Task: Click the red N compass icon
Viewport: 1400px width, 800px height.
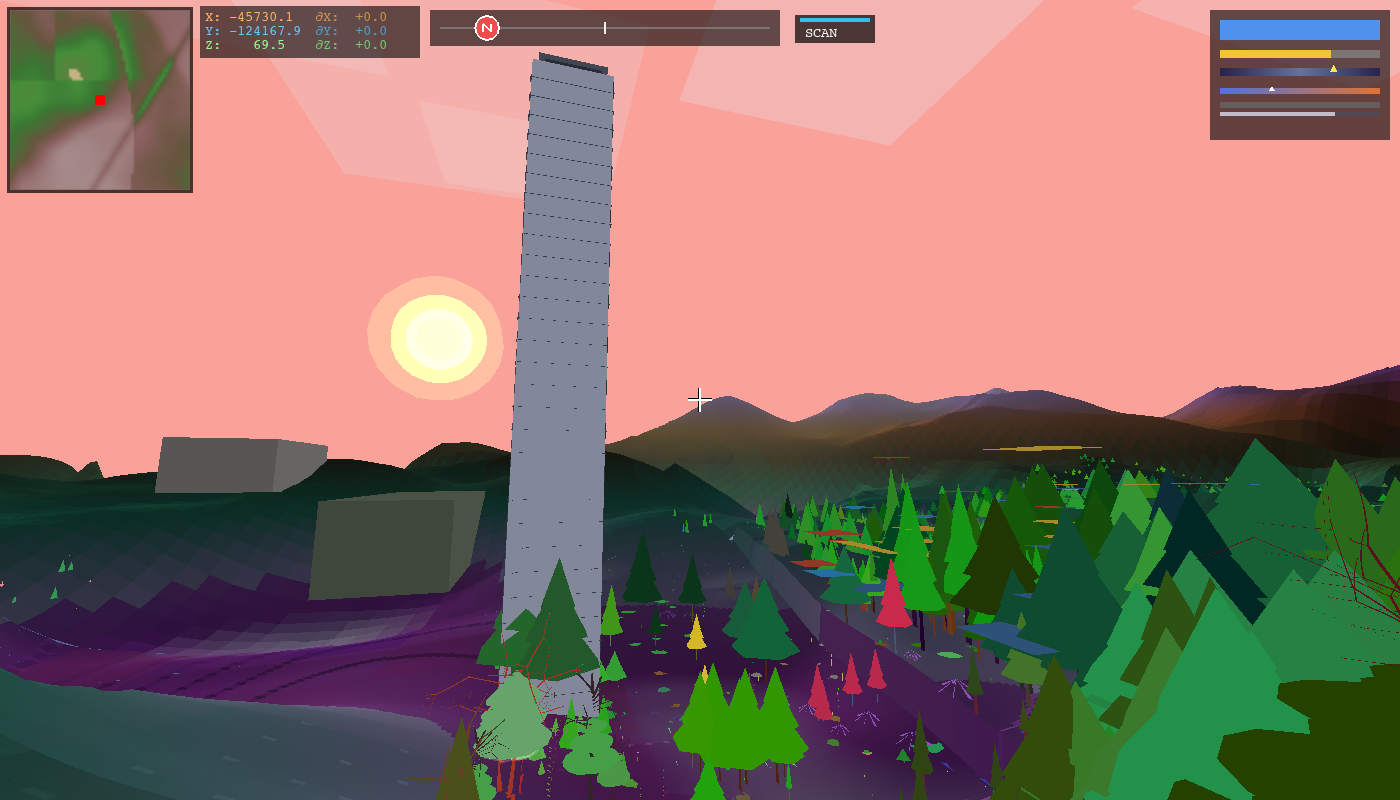Action: click(487, 28)
